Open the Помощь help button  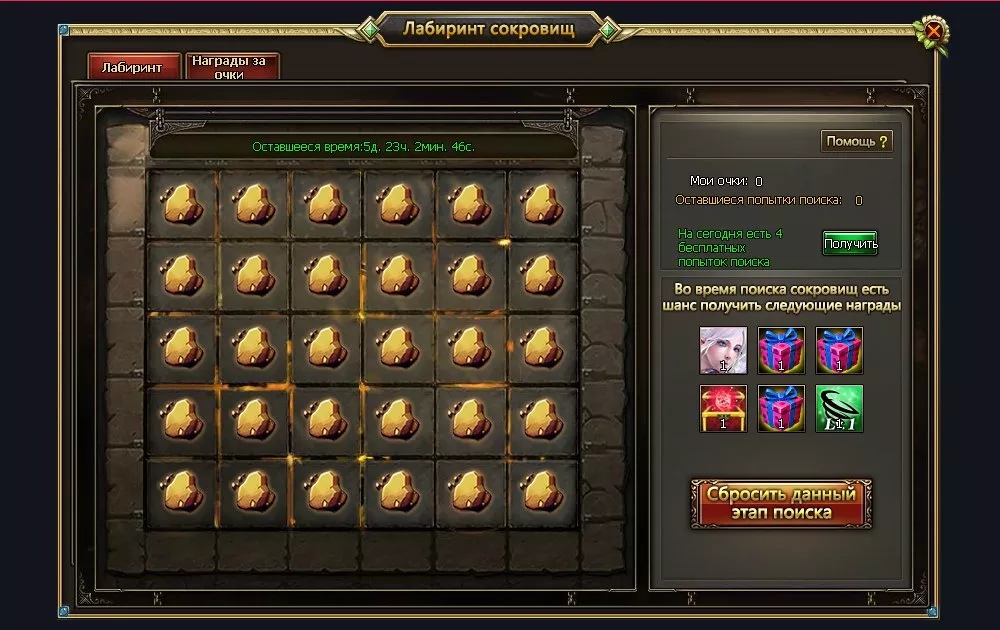(x=857, y=141)
